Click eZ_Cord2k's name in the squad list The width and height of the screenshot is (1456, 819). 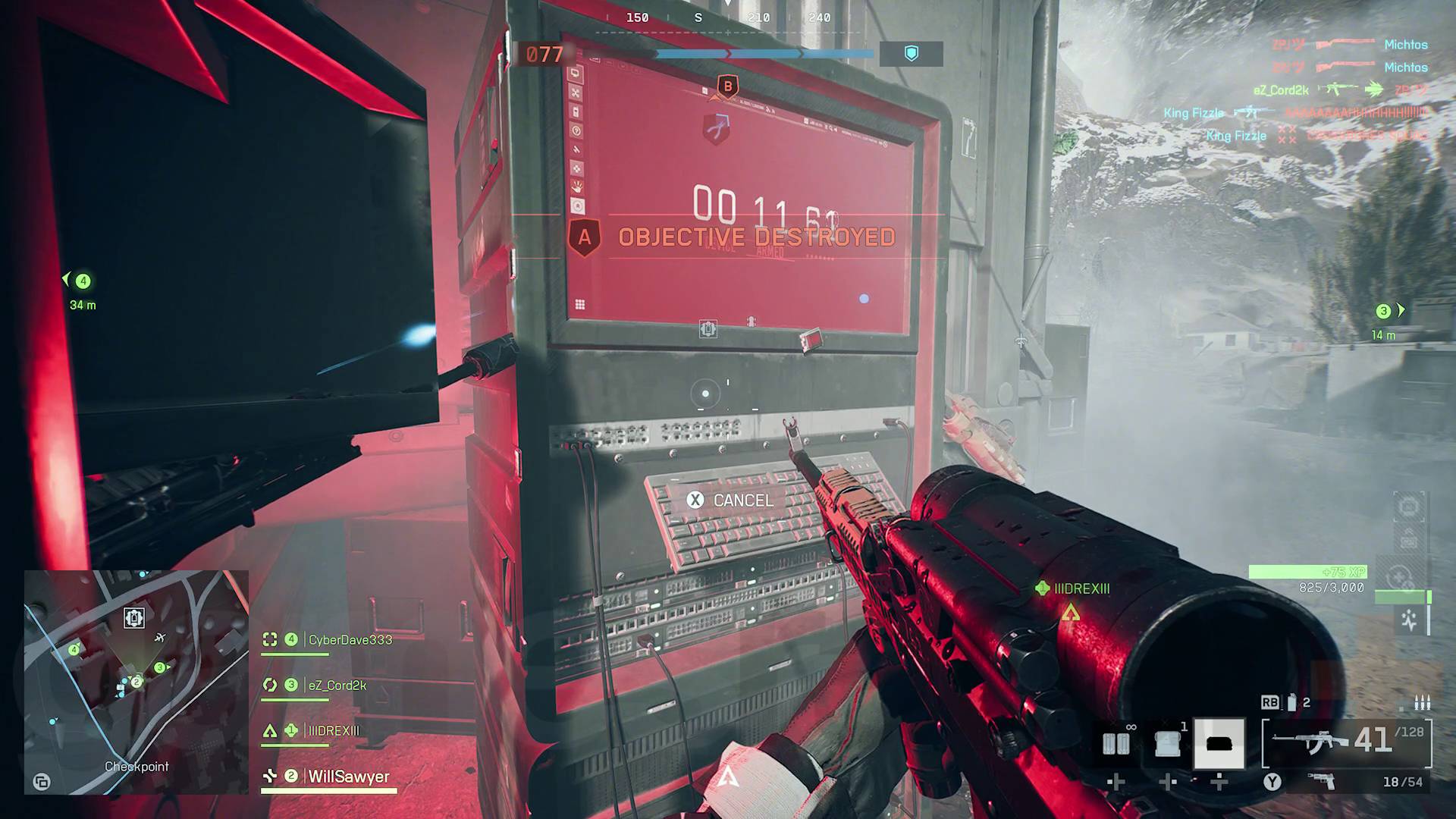click(x=337, y=686)
